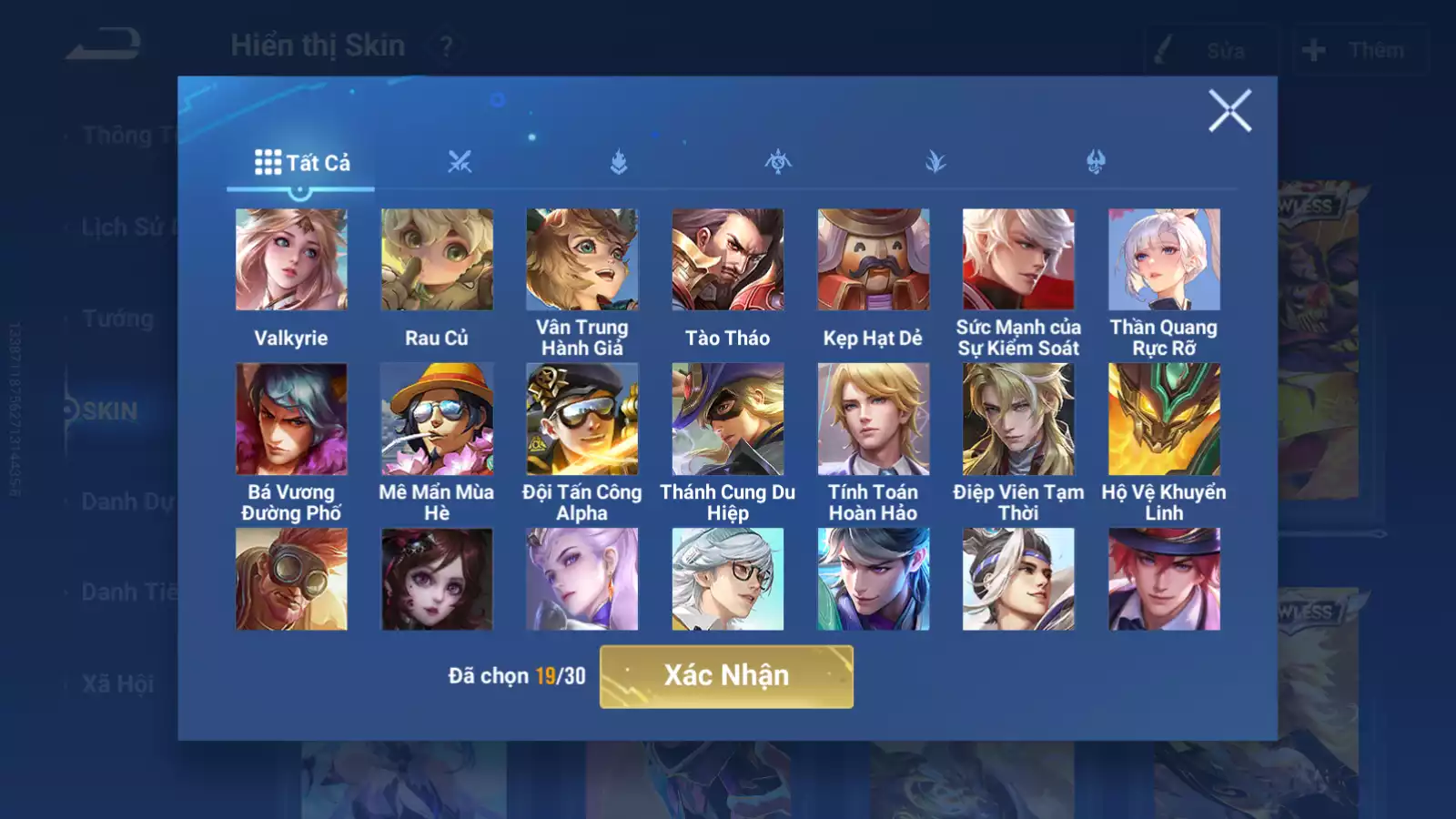Choose the Kẹp Hạt Dẻ skin
The height and width of the screenshot is (819, 1456).
pyautogui.click(x=874, y=260)
